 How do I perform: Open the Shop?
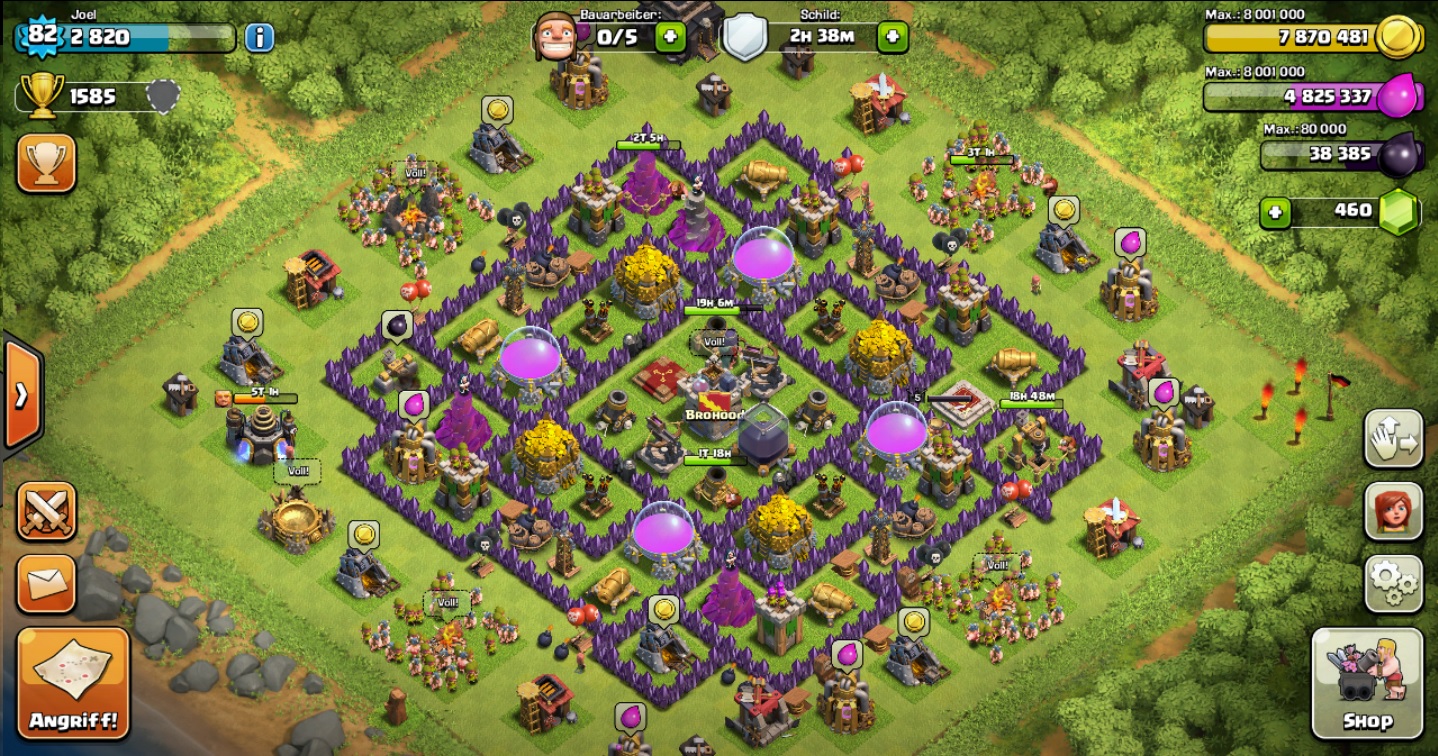click(x=1366, y=683)
